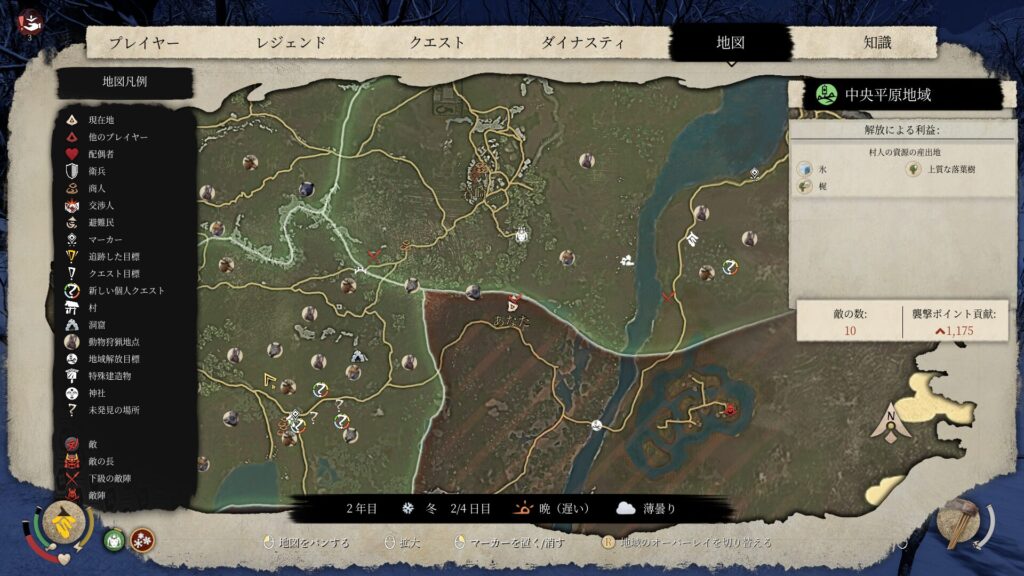This screenshot has width=1024, height=576.
Task: Open the レジェンド tab
Action: pyautogui.click(x=291, y=43)
